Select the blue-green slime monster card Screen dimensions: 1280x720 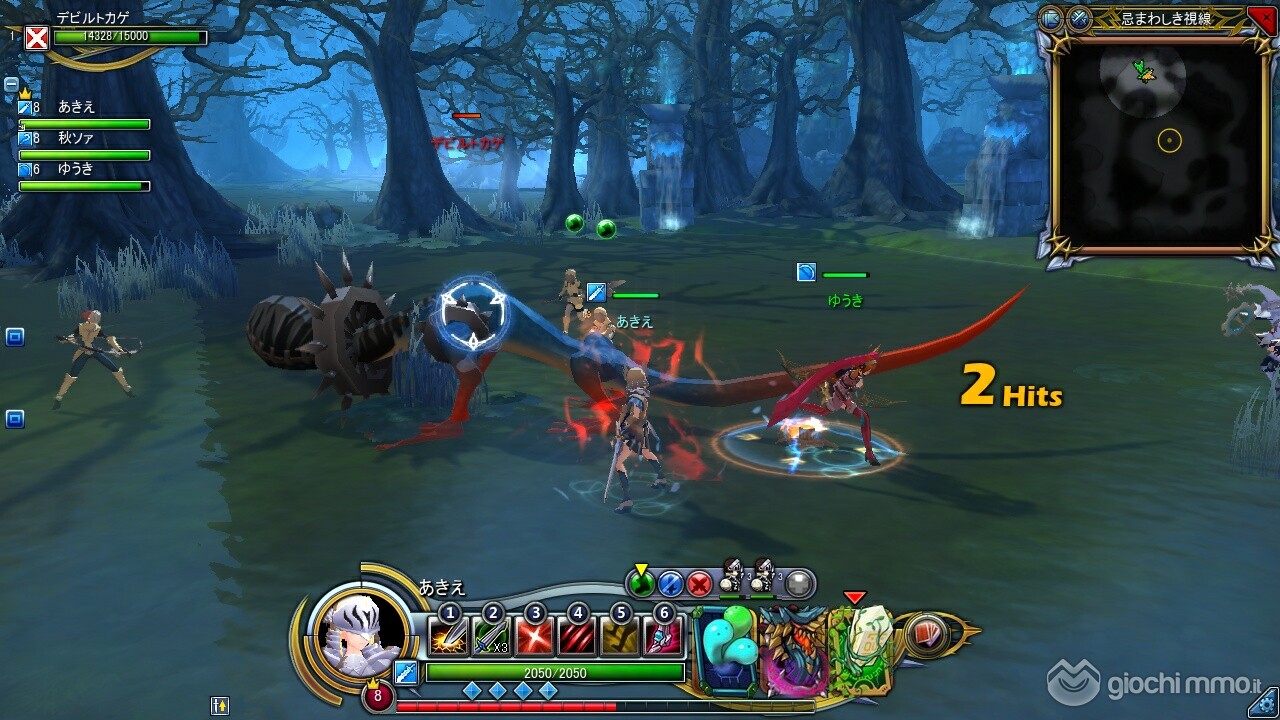tap(727, 649)
